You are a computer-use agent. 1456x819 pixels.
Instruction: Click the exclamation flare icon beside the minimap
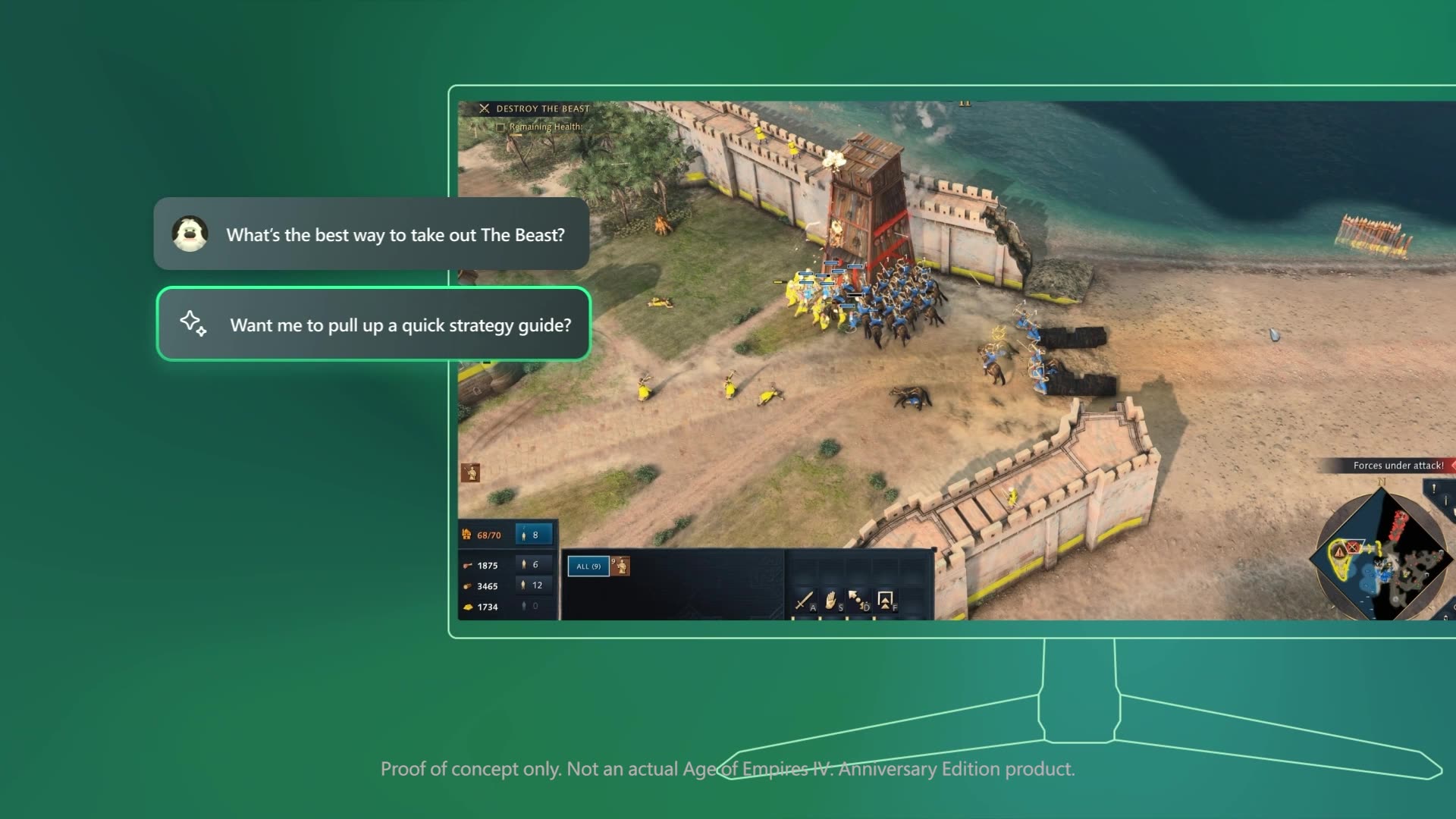[x=1433, y=488]
